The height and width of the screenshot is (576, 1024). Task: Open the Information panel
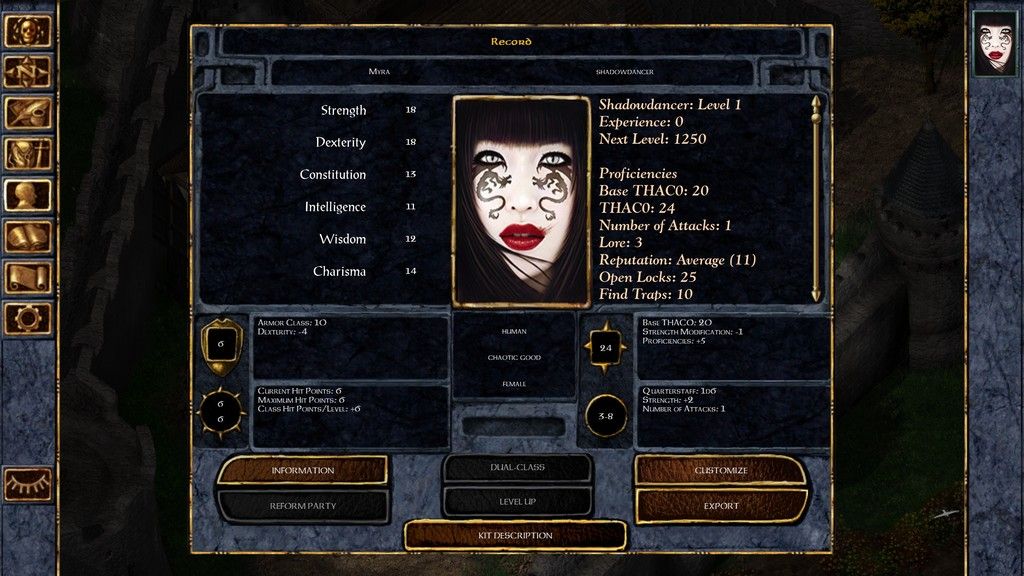point(302,470)
